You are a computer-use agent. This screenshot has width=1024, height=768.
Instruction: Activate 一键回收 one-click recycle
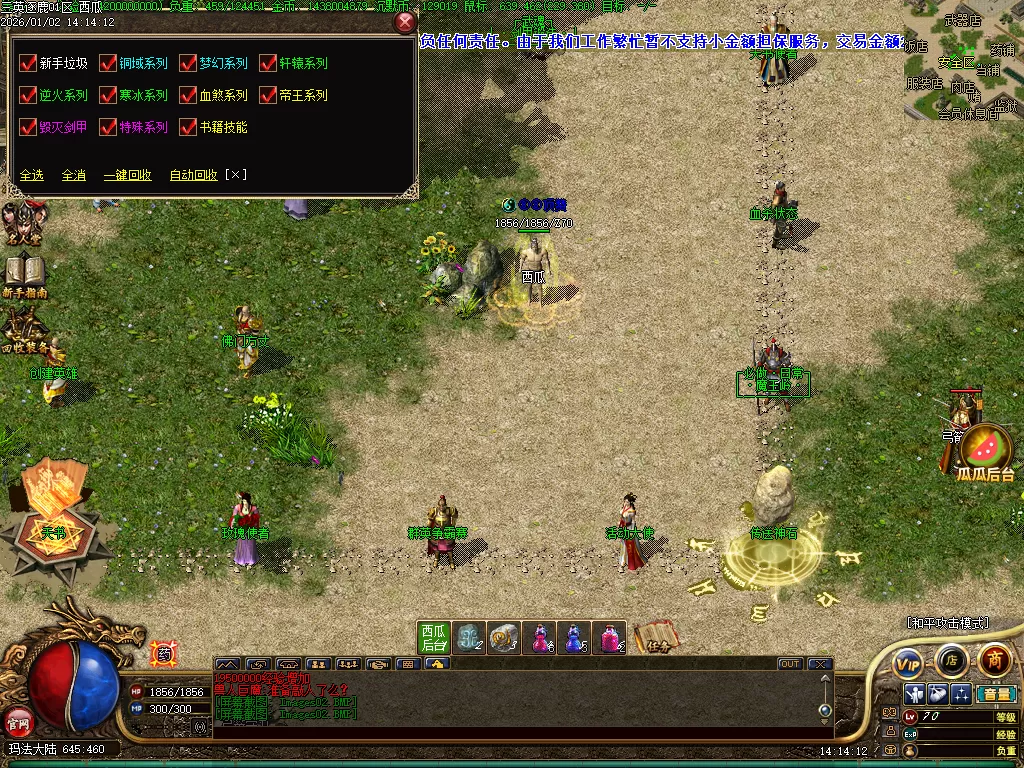[128, 175]
